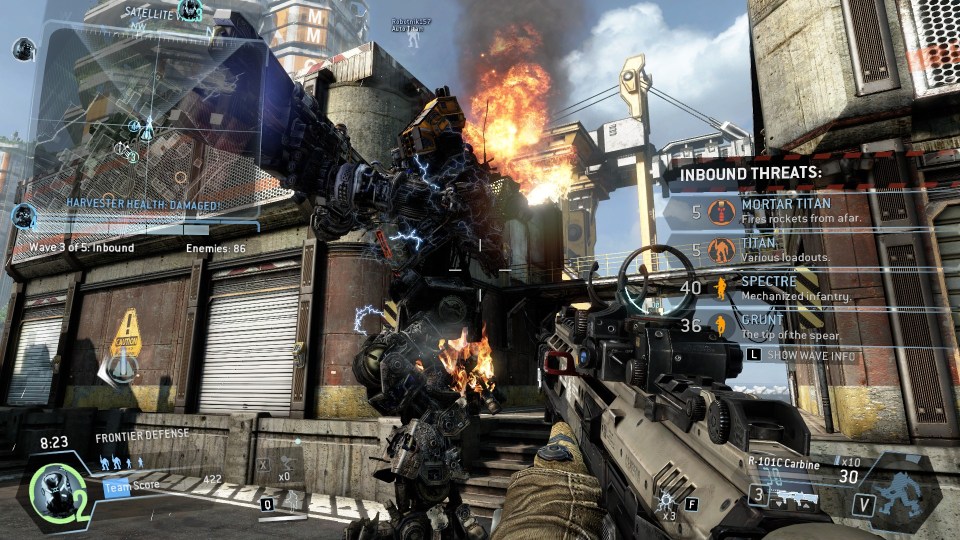Select the Frontier Defense team icons
Screen dimensions: 960x540
(x=120, y=462)
